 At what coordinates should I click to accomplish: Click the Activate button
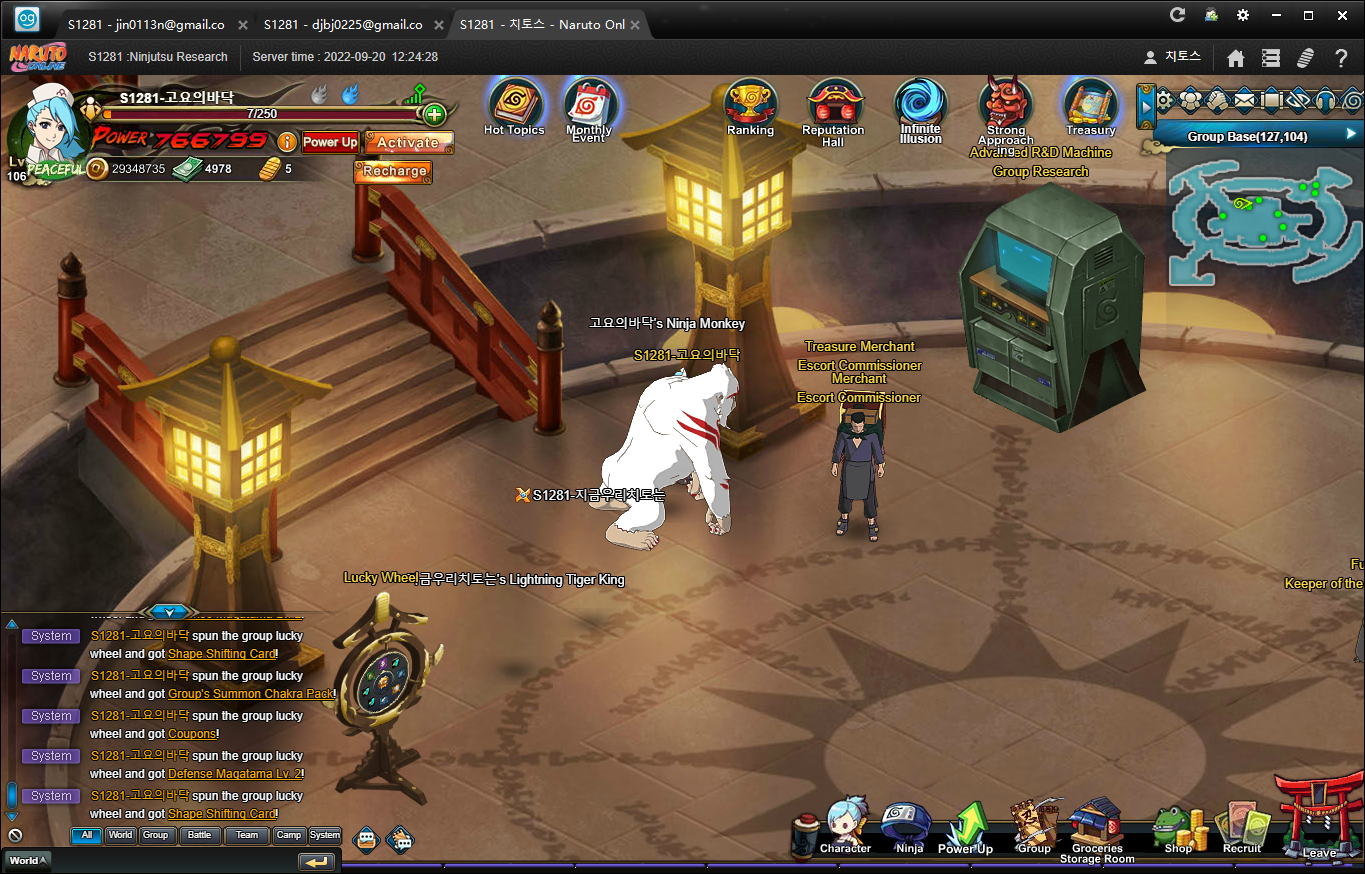coord(408,143)
